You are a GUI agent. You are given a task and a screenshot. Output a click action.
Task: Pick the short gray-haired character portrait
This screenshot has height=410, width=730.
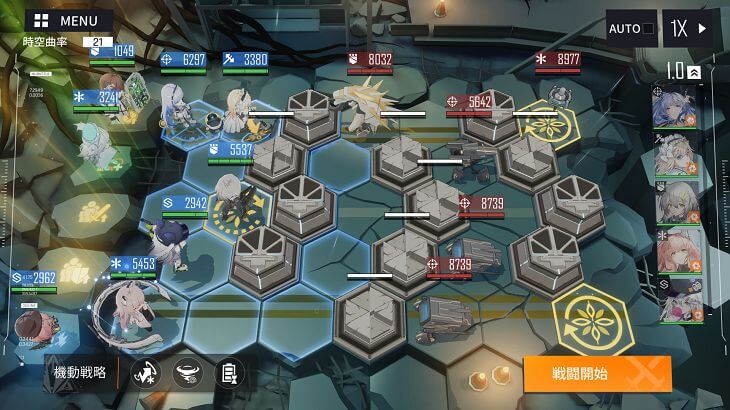coord(676,203)
